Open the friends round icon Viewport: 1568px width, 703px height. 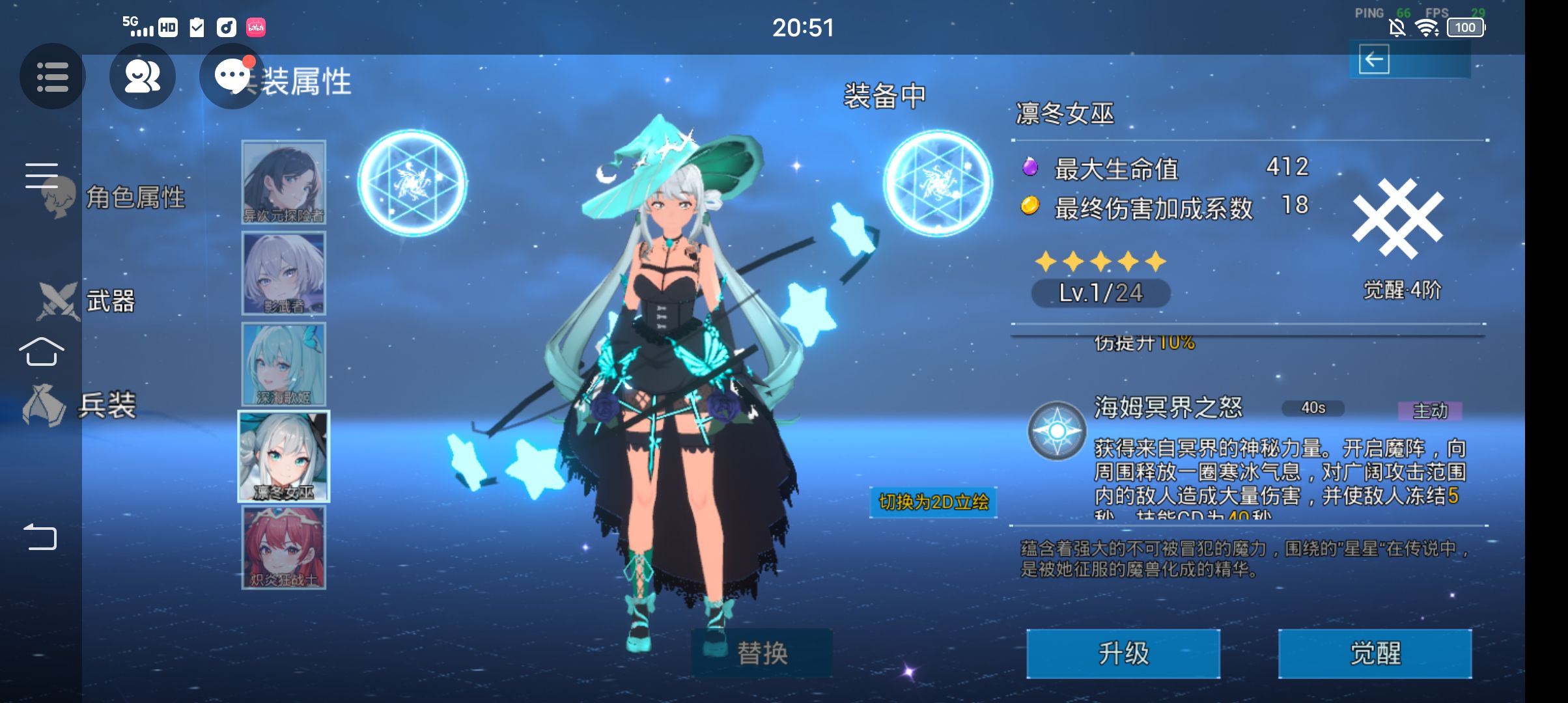click(142, 76)
